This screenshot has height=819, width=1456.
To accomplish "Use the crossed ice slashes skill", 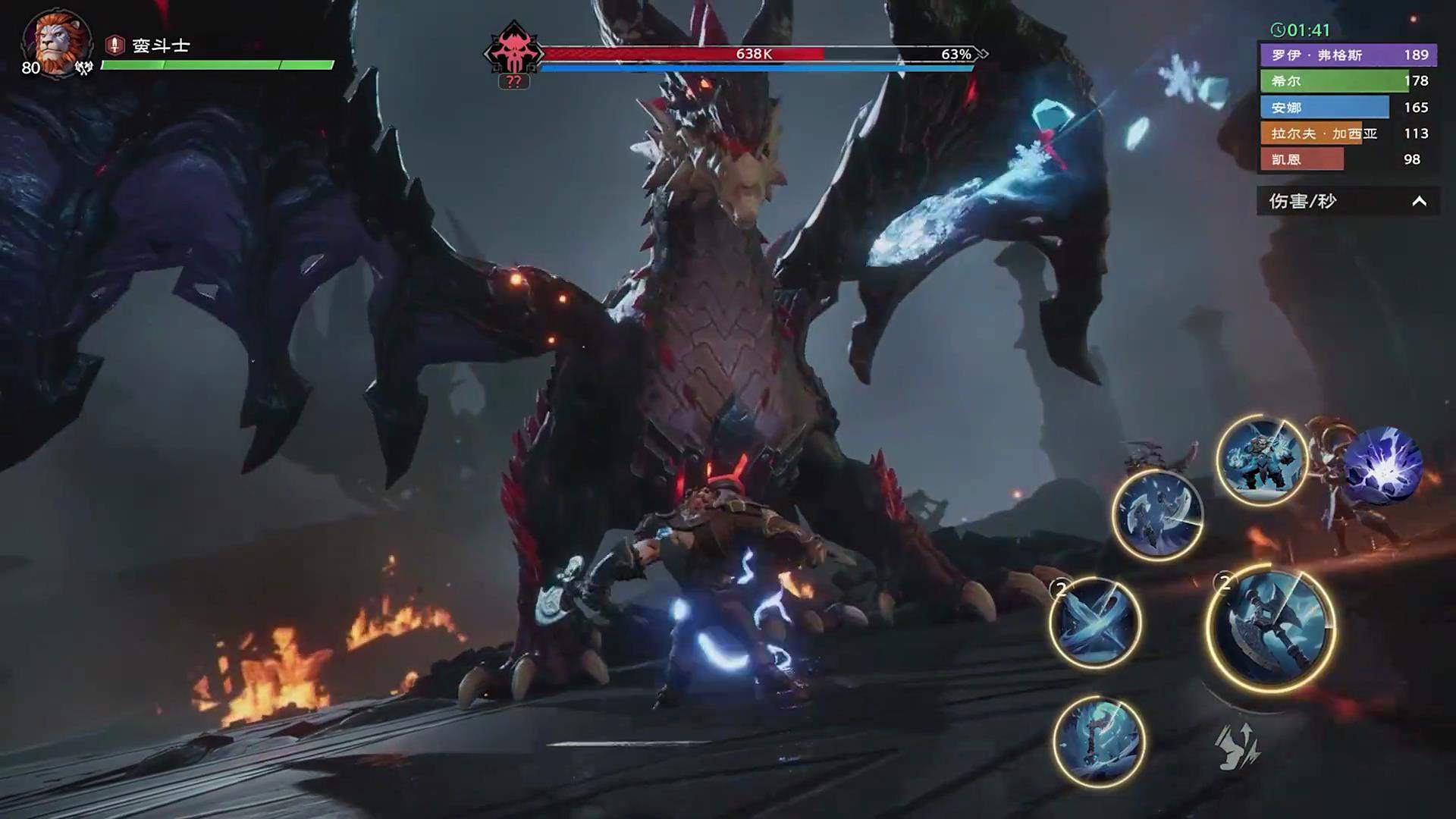I will pyautogui.click(x=1095, y=623).
